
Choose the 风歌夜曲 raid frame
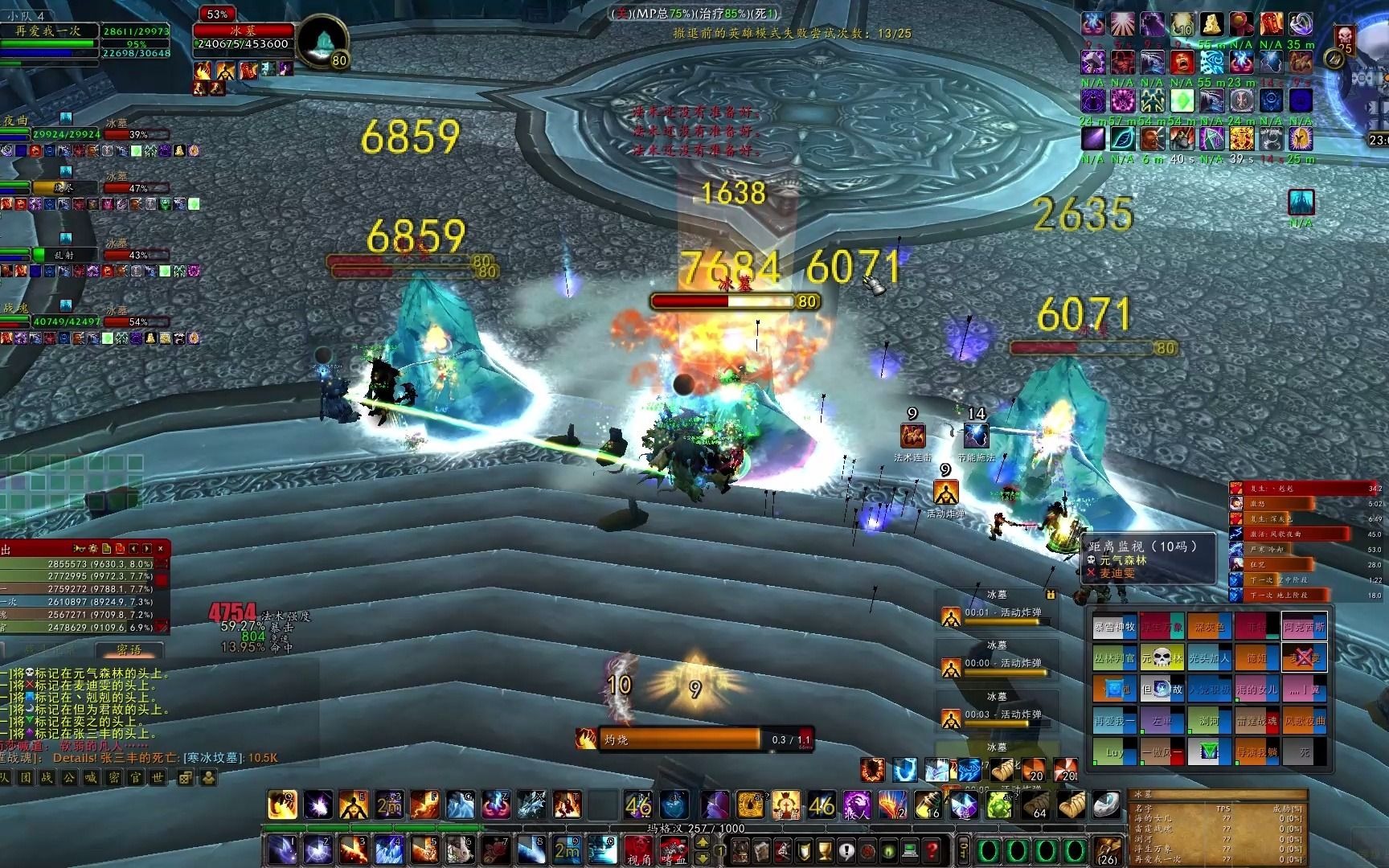1303,721
